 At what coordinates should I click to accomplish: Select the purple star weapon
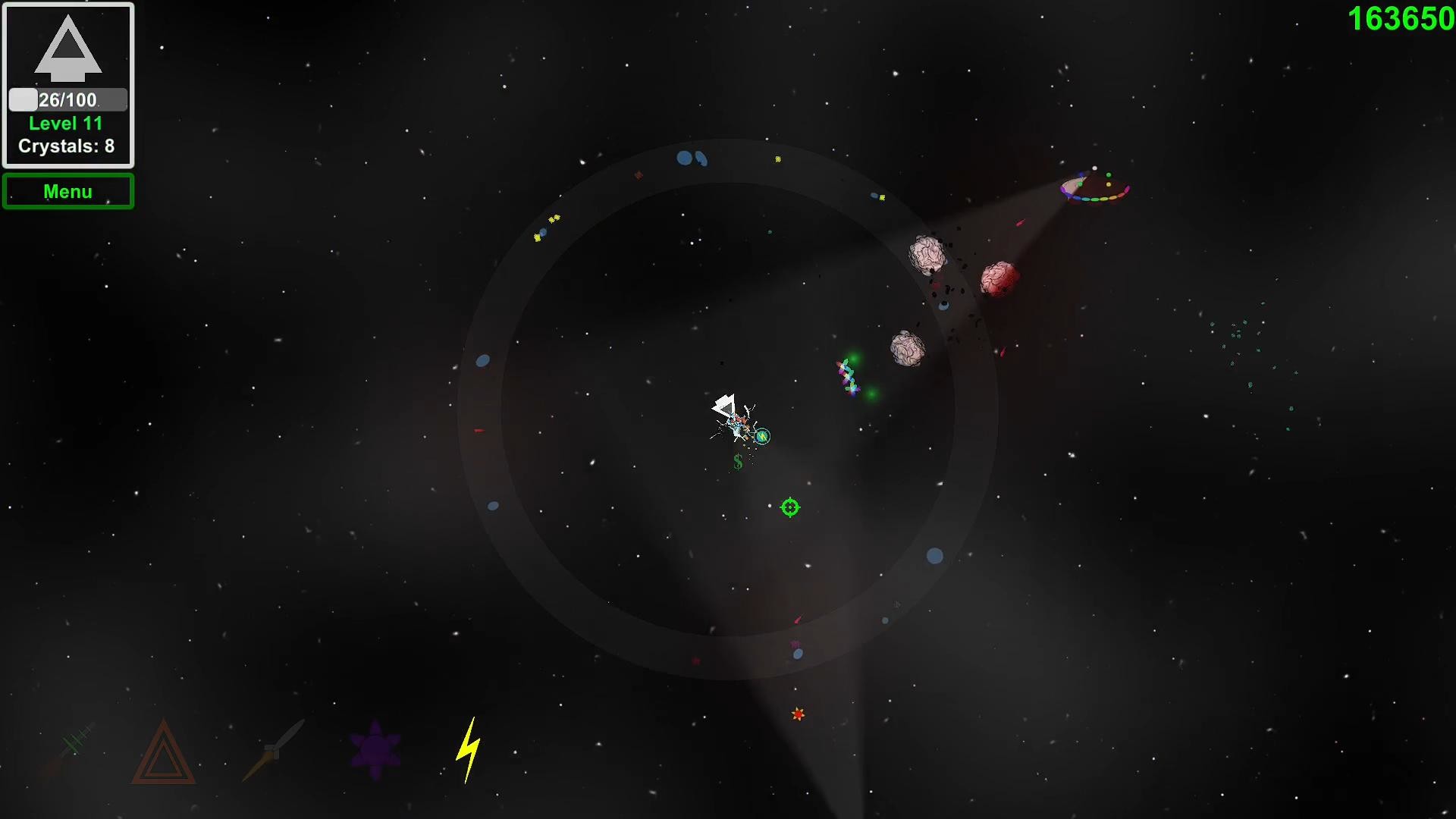(375, 750)
